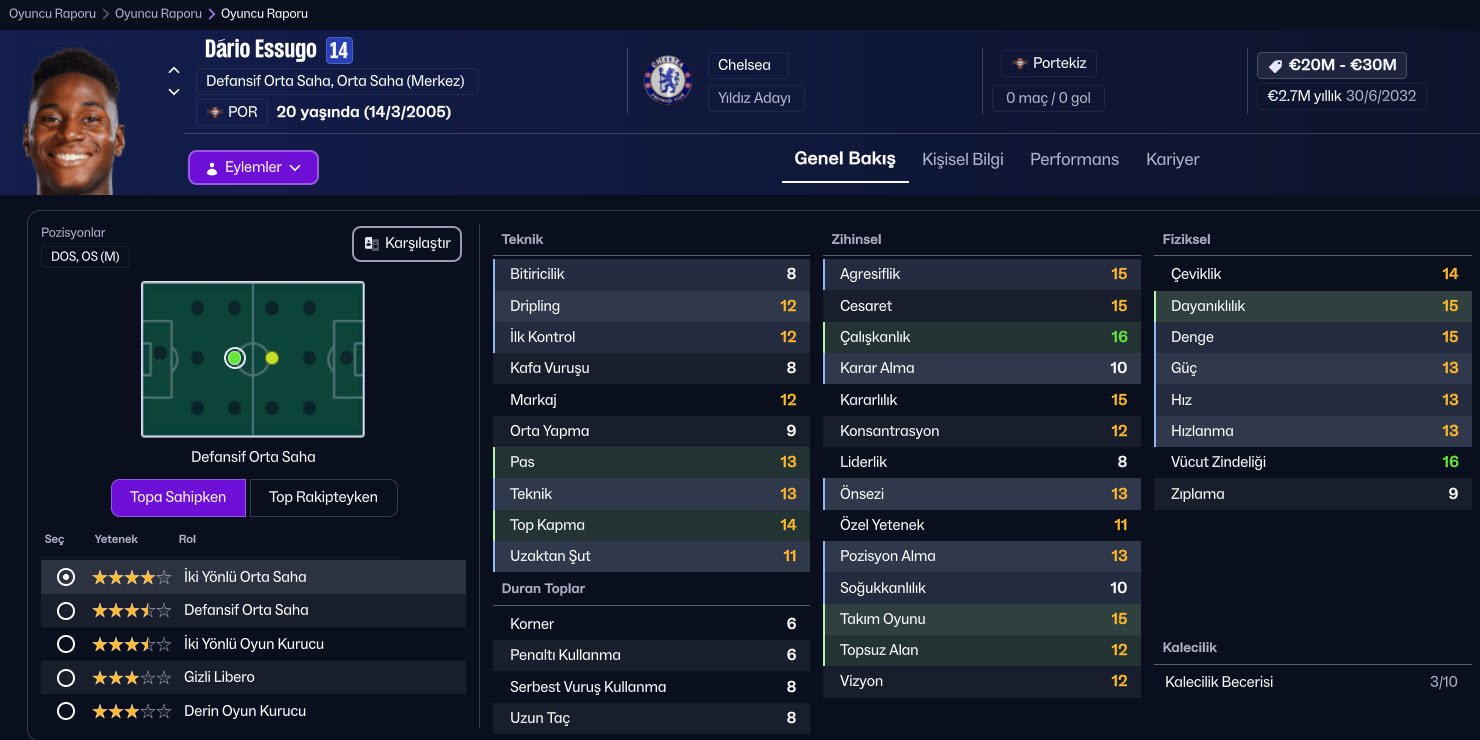This screenshot has height=740, width=1480.
Task: Go to the next player with down arrow
Action: point(174,92)
